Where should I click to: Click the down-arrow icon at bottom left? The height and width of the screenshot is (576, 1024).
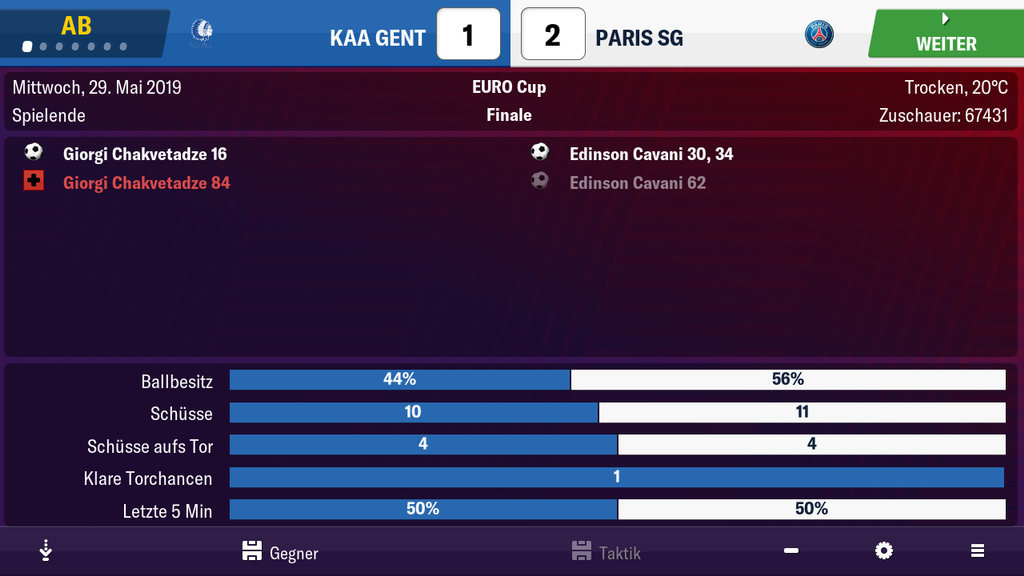[45, 551]
